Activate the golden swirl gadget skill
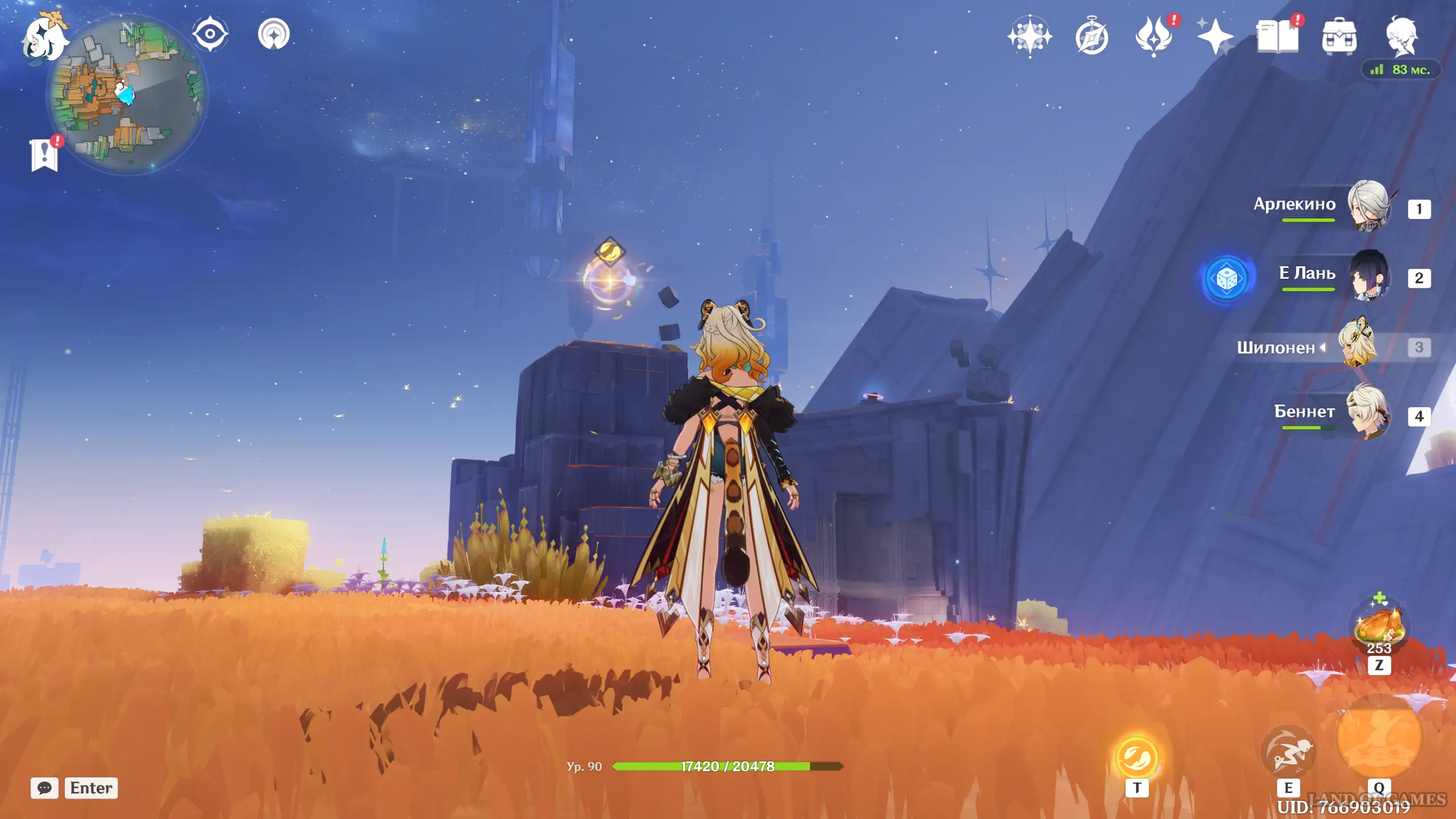The image size is (1456, 819). 1136,757
